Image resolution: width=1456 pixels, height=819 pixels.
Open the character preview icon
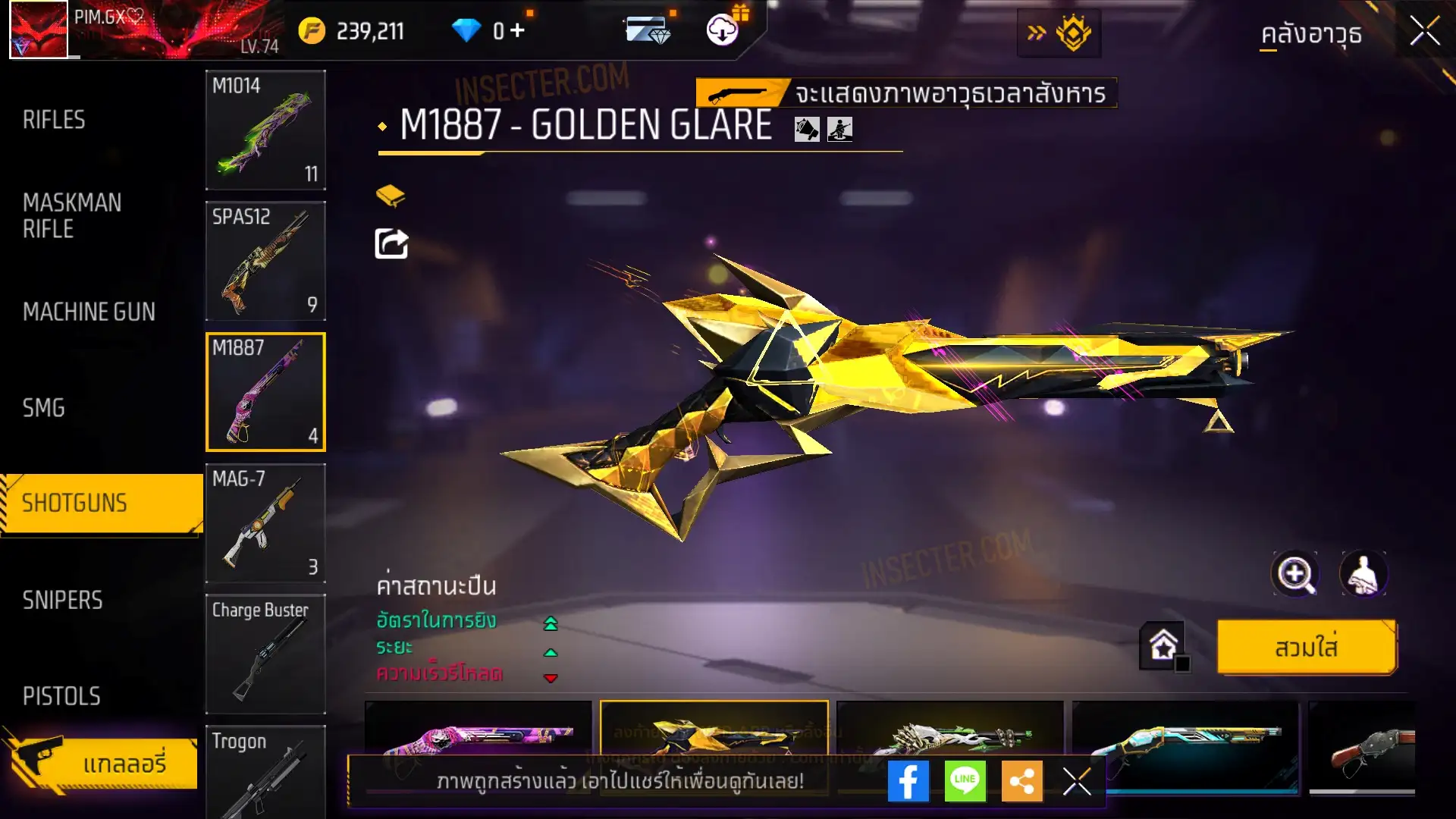click(x=1363, y=574)
